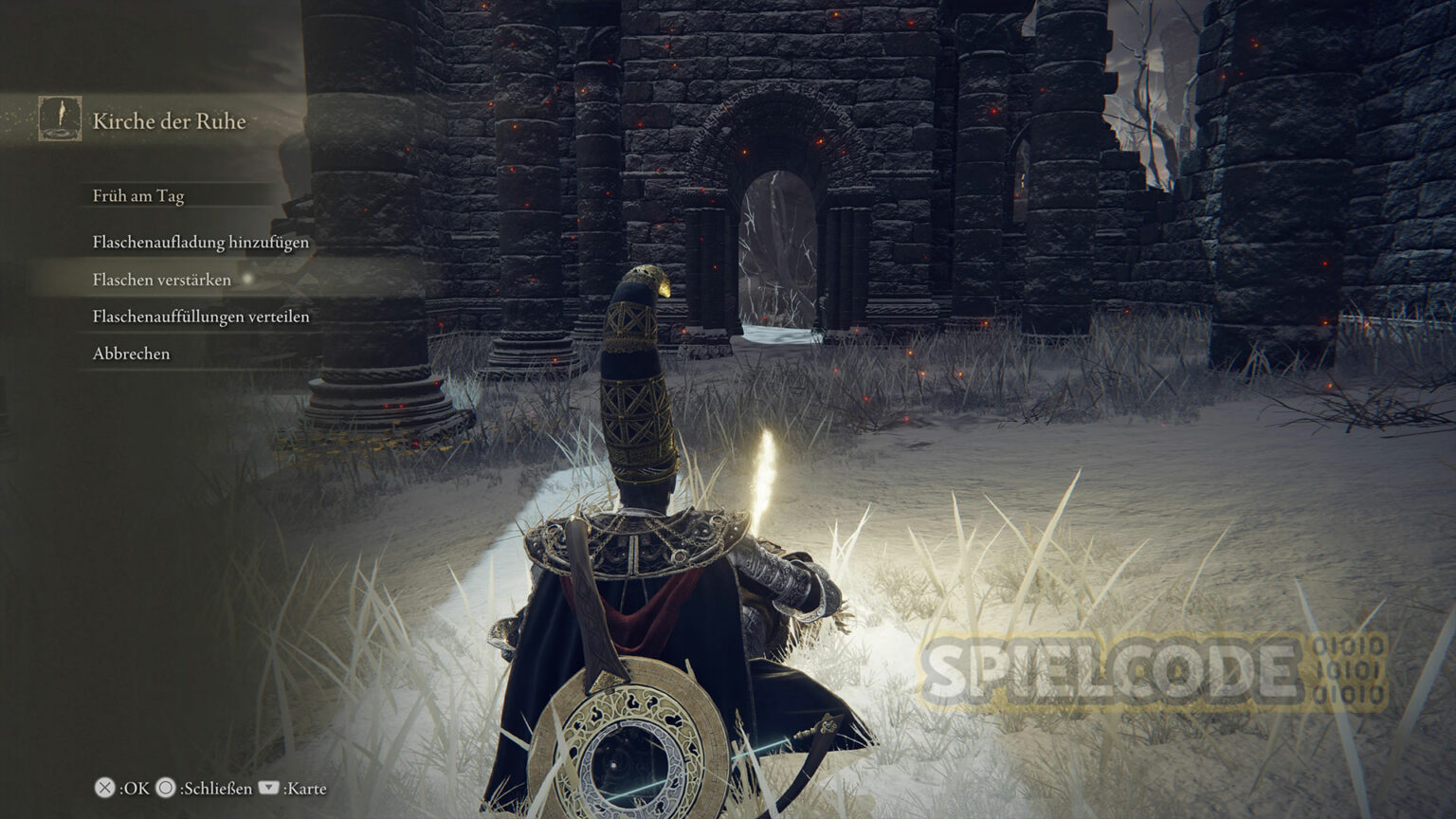Select Flaschenaufladung hinzufügen
Image resolution: width=1456 pixels, height=819 pixels.
click(201, 243)
